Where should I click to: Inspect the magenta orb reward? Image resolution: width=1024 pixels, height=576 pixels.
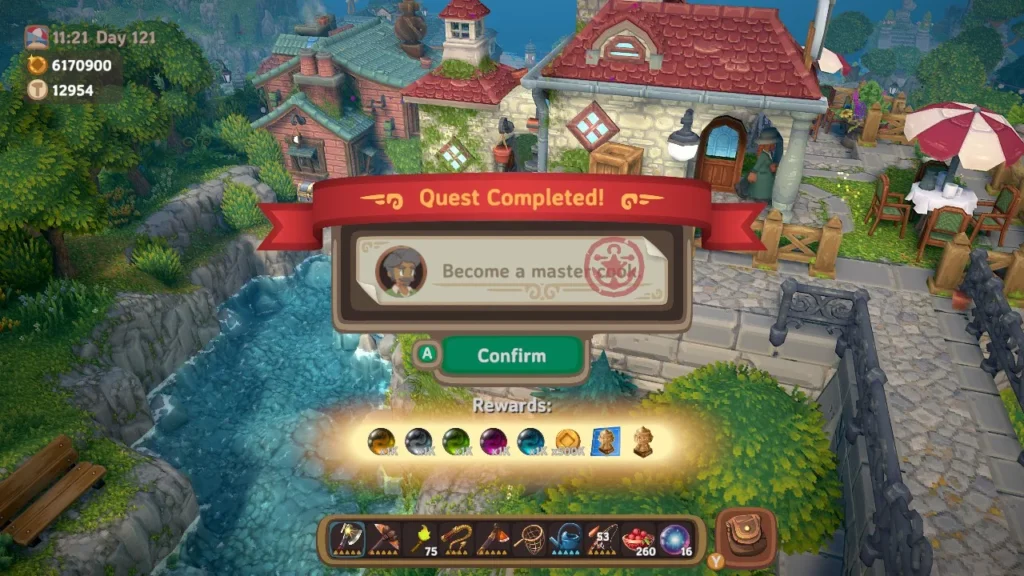tap(492, 442)
